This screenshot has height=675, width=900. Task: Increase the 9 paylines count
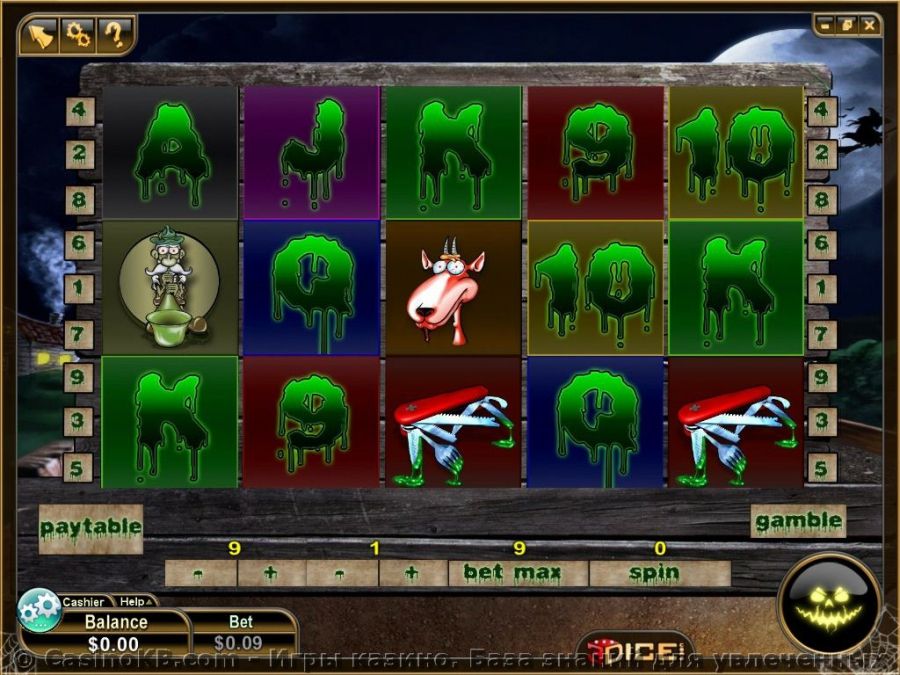click(x=271, y=573)
